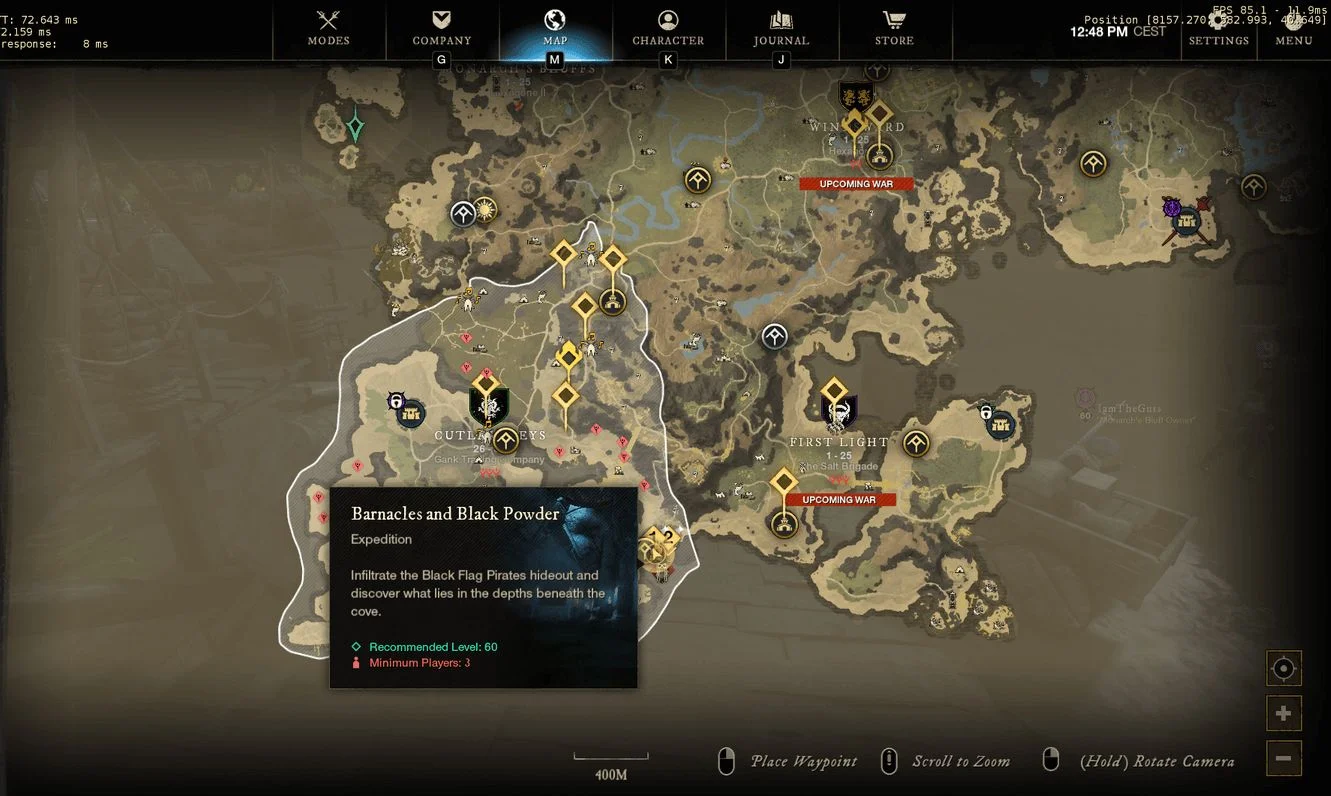Select the Map tab
Image resolution: width=1331 pixels, height=796 pixels.
[x=555, y=28]
